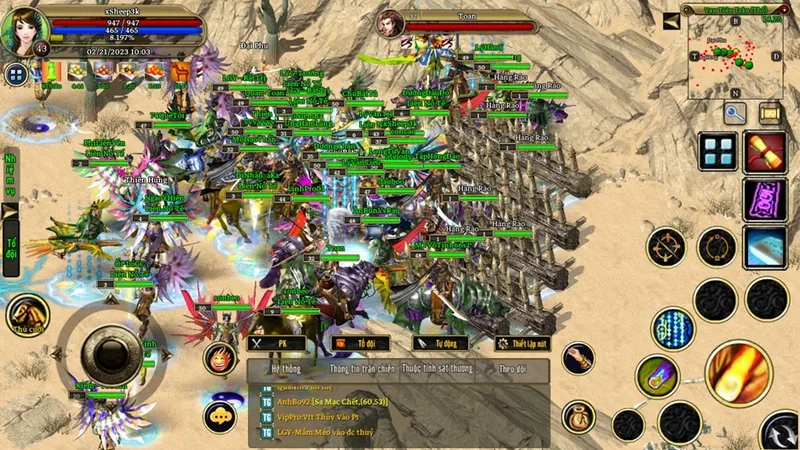Open Thiết lập nút button settings
The image size is (800, 450).
click(x=523, y=343)
